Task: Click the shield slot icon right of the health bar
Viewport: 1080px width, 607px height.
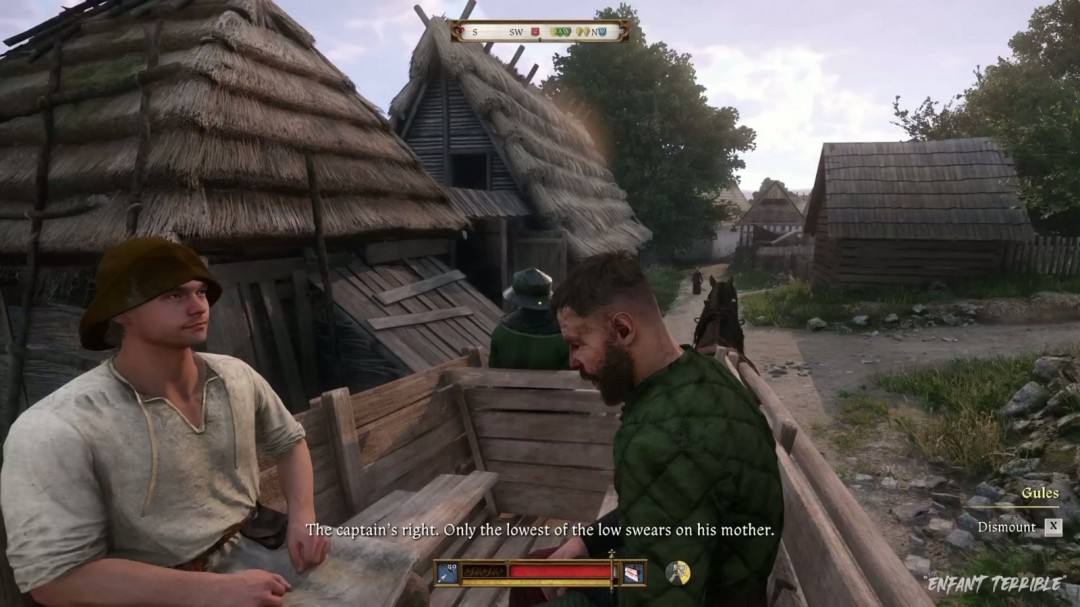Action: tap(632, 572)
